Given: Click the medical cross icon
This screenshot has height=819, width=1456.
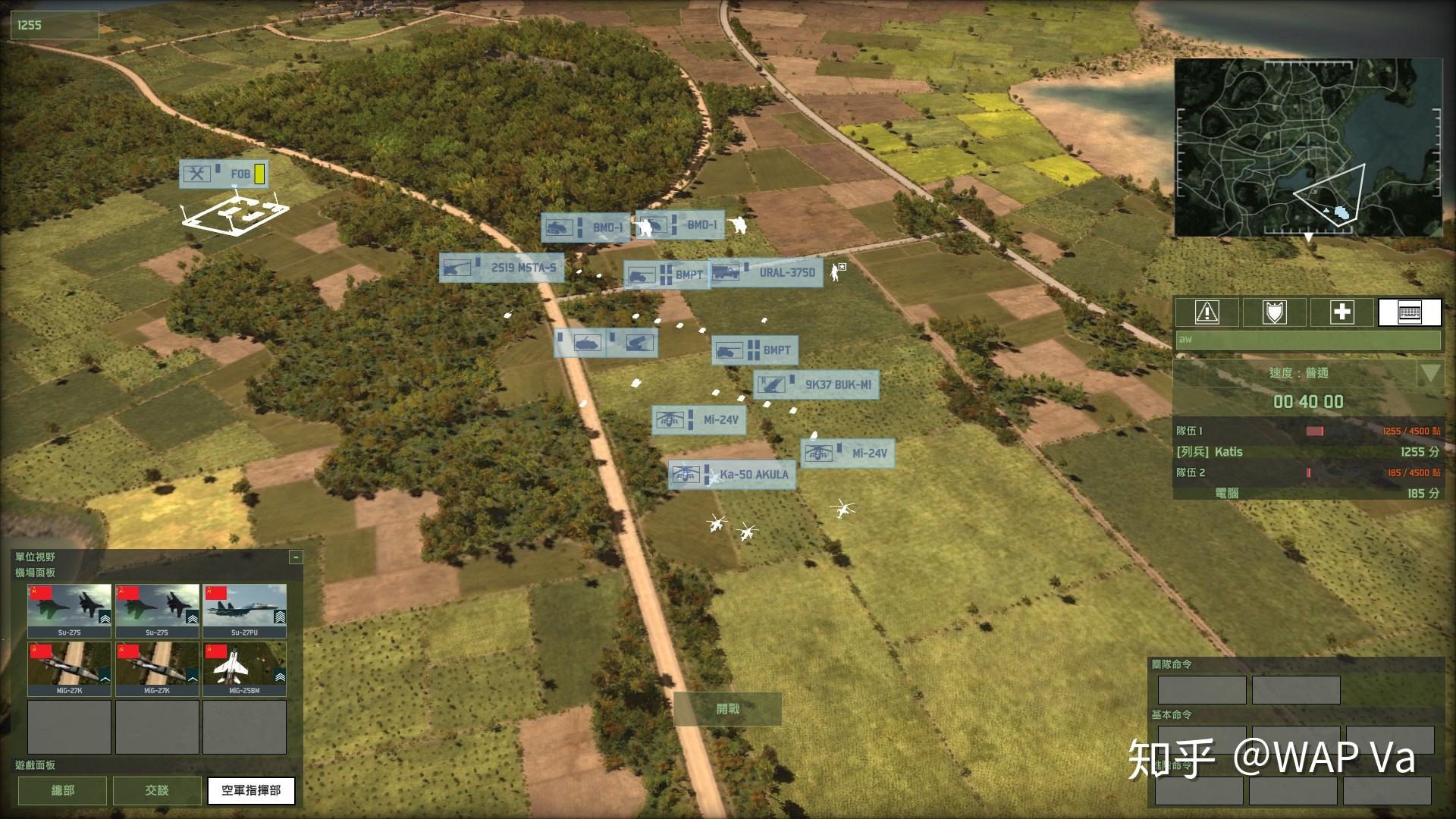Looking at the screenshot, I should [1341, 312].
